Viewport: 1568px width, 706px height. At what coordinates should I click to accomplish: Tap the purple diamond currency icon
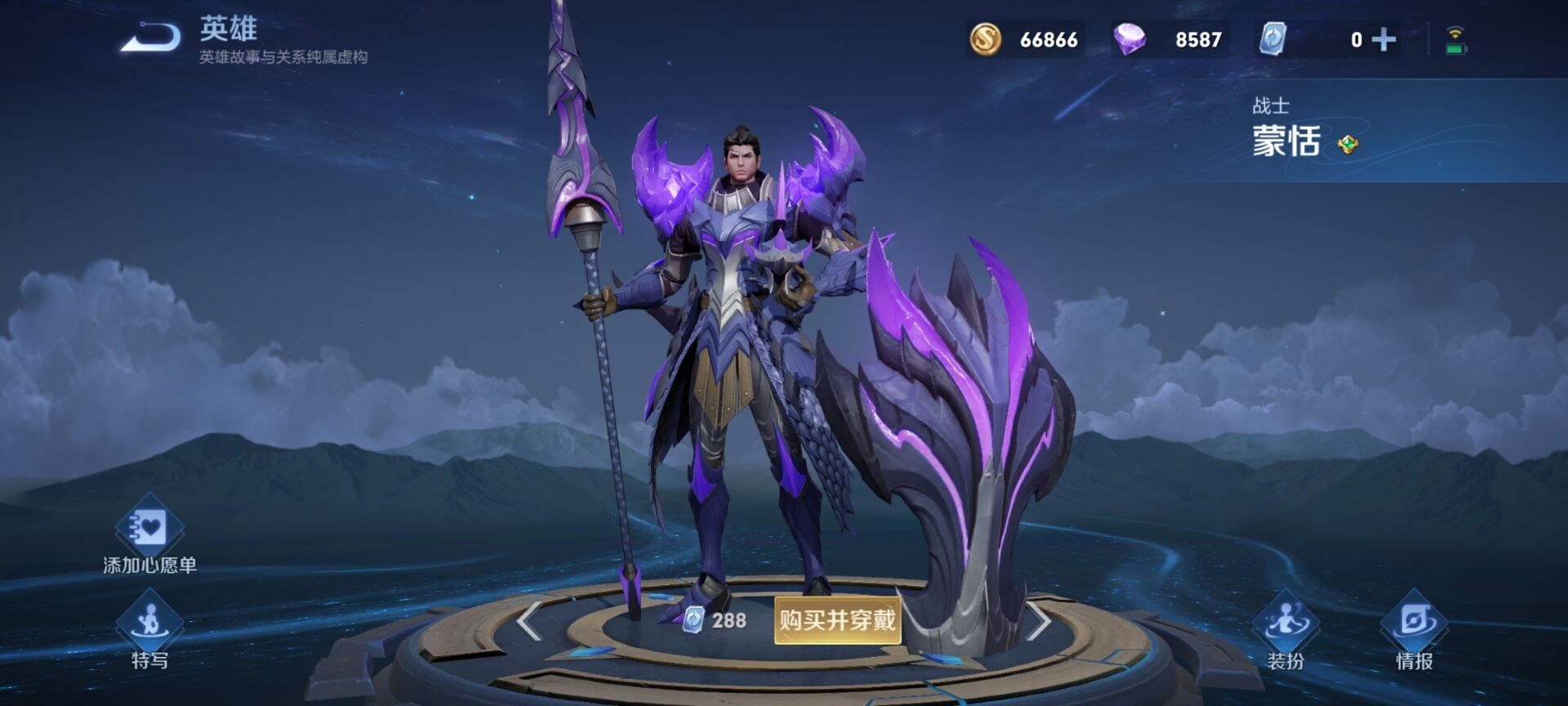(x=1130, y=39)
